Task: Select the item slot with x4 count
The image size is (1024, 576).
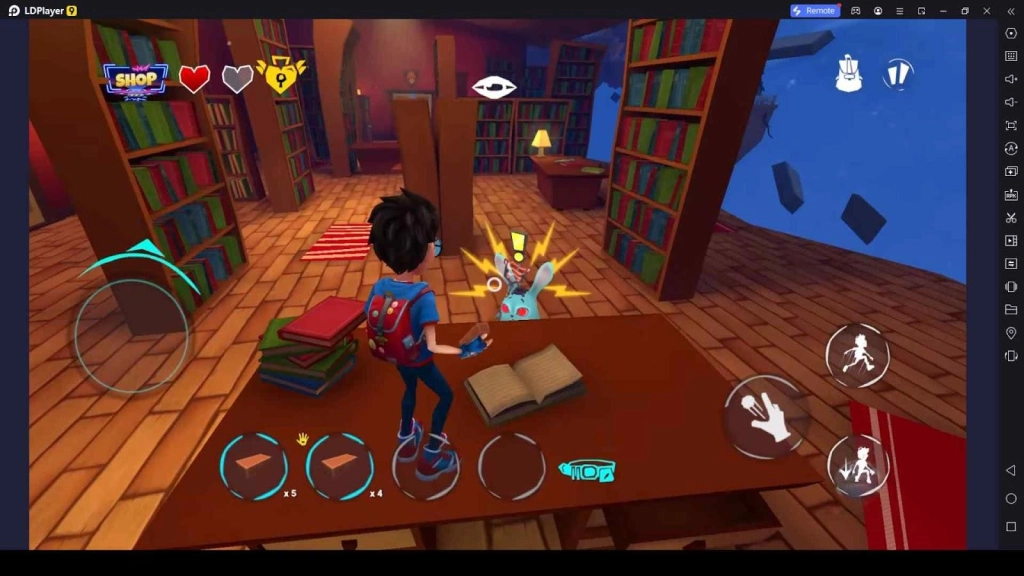Action: (x=340, y=467)
